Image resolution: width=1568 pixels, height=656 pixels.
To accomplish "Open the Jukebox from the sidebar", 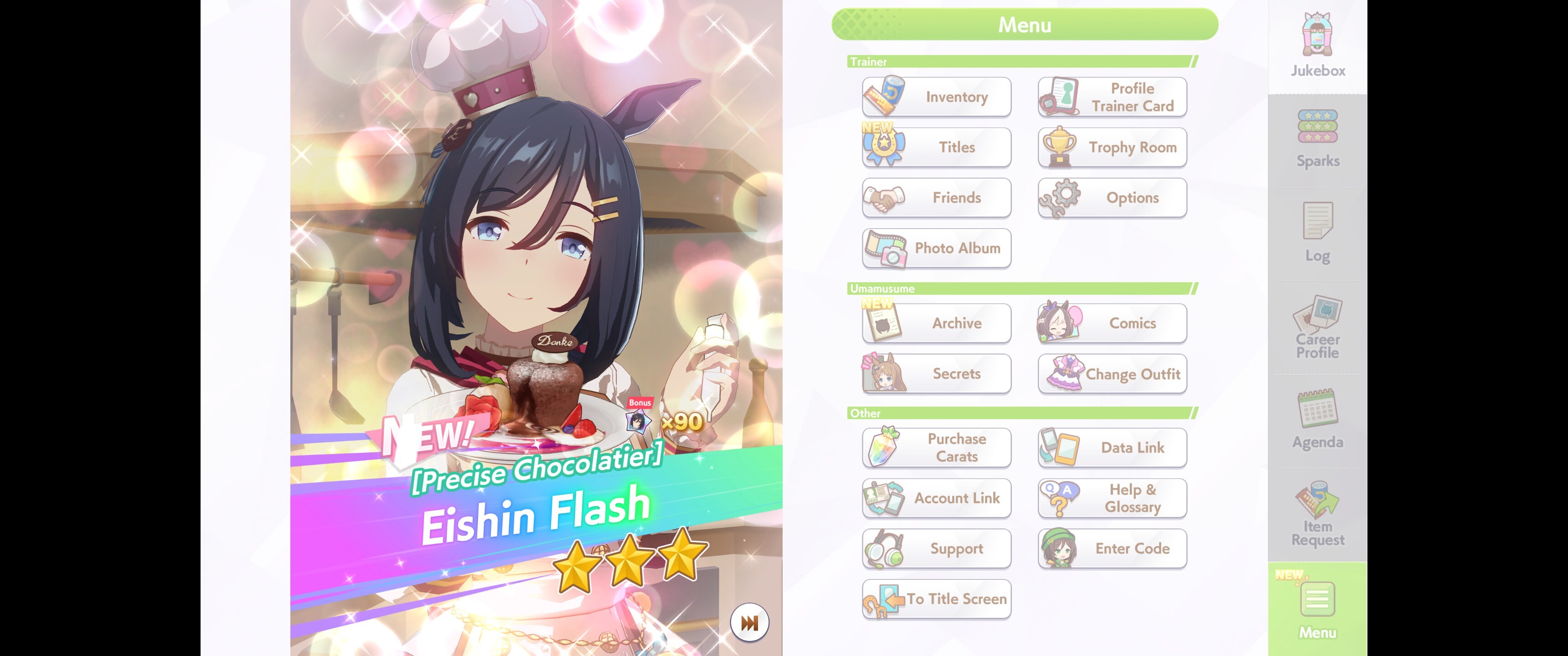I will [1317, 46].
